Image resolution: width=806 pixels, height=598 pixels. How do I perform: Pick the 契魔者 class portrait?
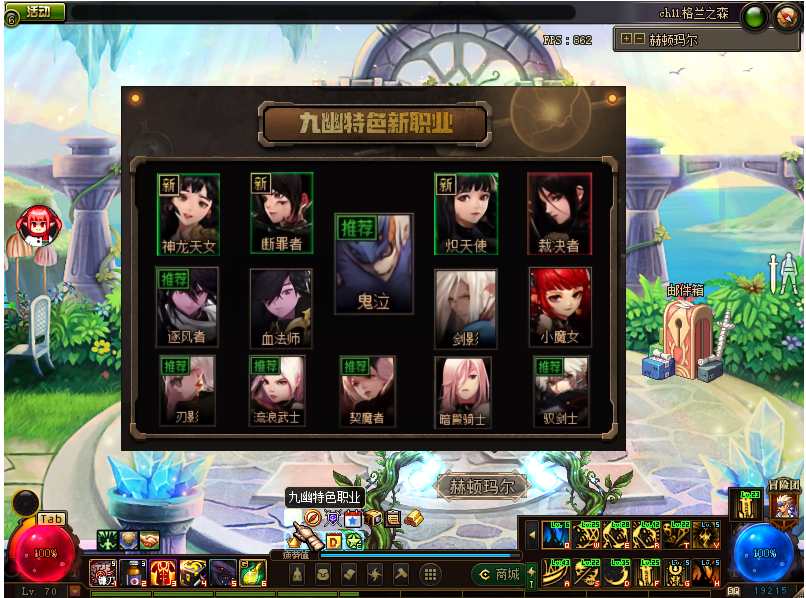367,390
